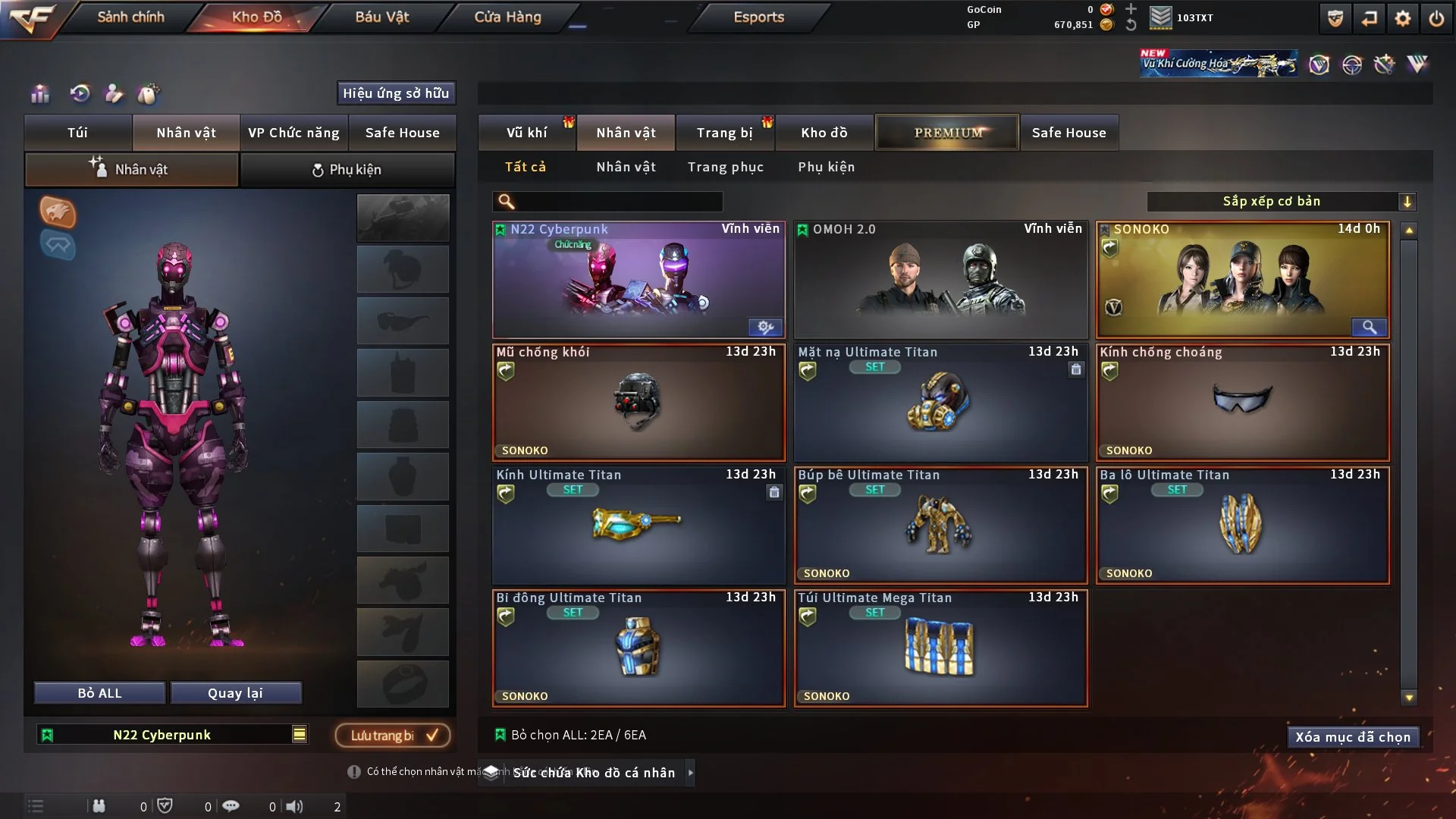The image size is (1456, 819).
Task: Choose the Mũ chống khói helmet item
Action: click(x=638, y=403)
